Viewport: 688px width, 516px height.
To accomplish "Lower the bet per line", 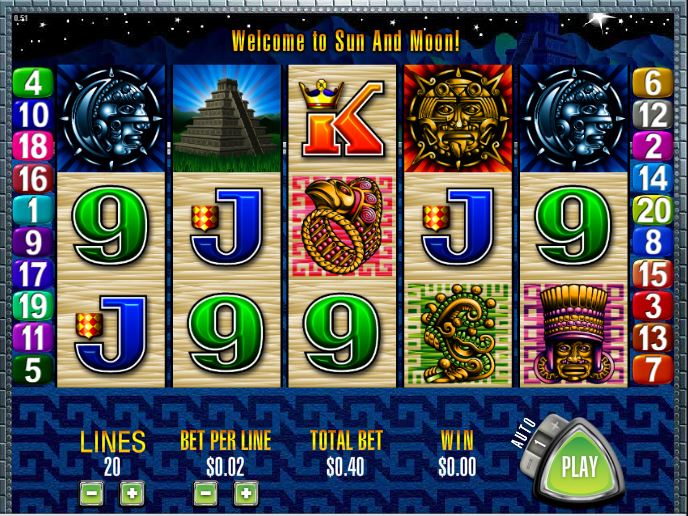I will click(x=205, y=492).
